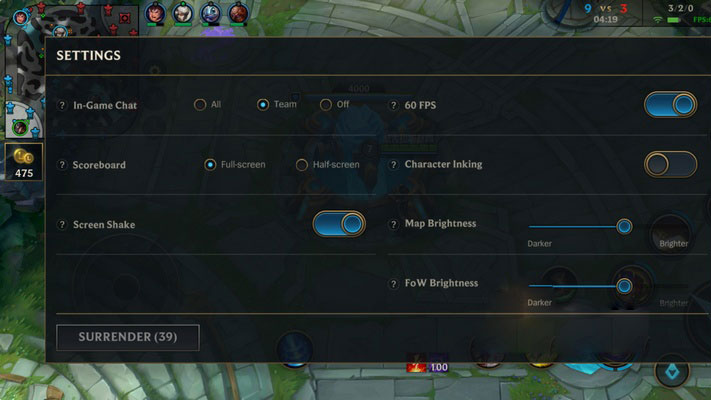
Task: Show help for Character Inking setting
Action: pyautogui.click(x=394, y=165)
